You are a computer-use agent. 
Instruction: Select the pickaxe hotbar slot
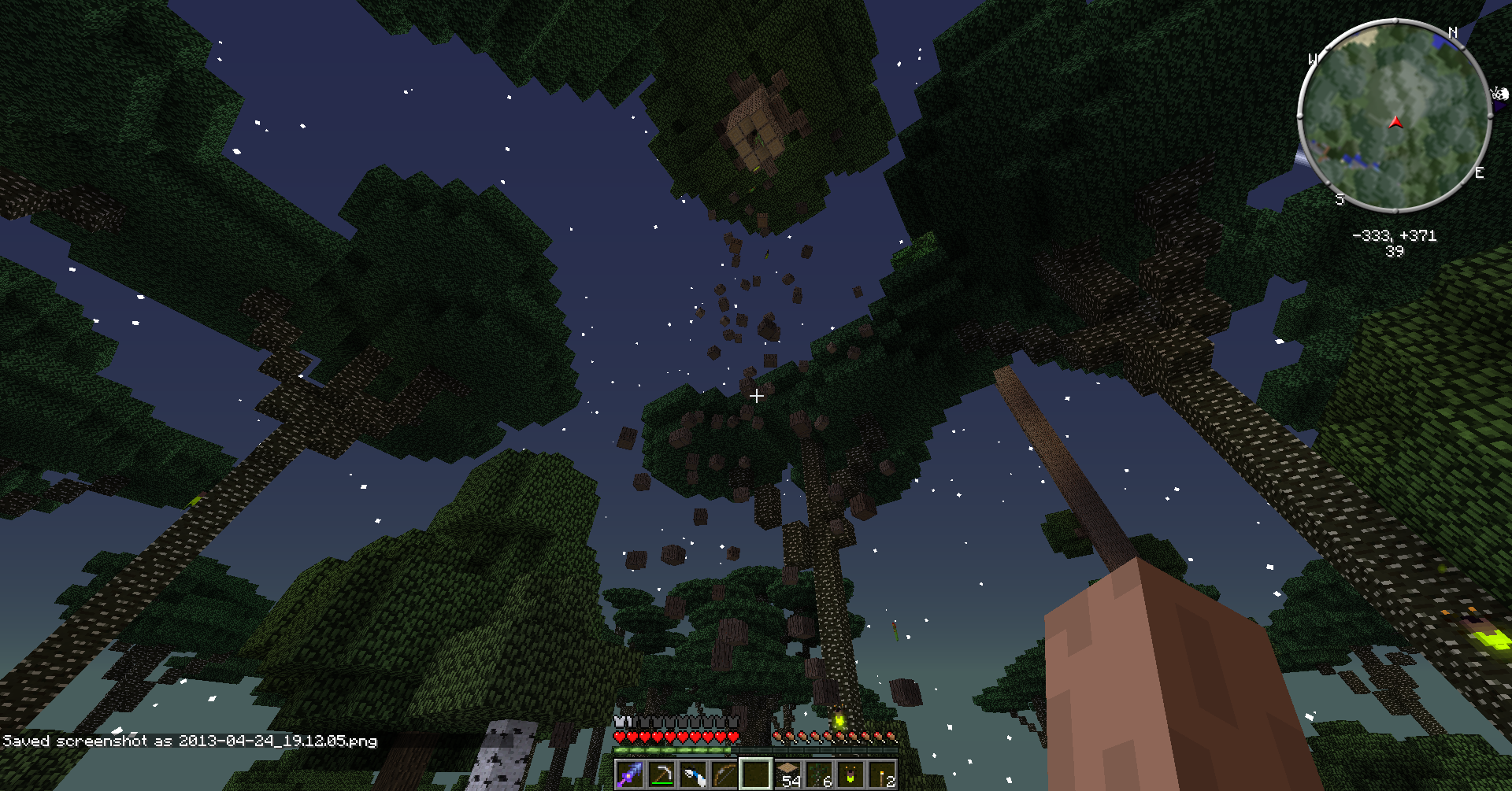(661, 774)
